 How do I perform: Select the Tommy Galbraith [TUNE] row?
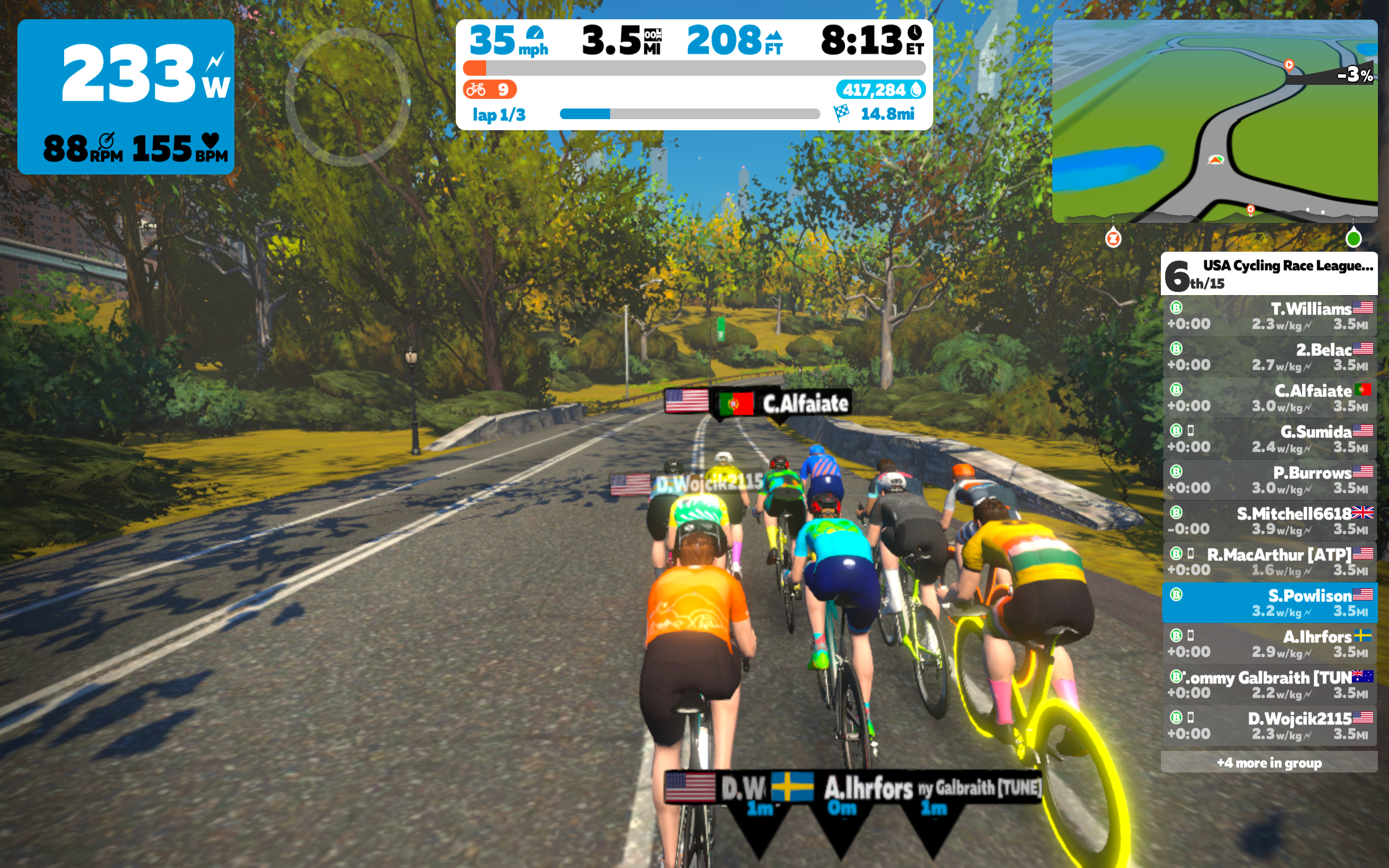[x=1269, y=685]
